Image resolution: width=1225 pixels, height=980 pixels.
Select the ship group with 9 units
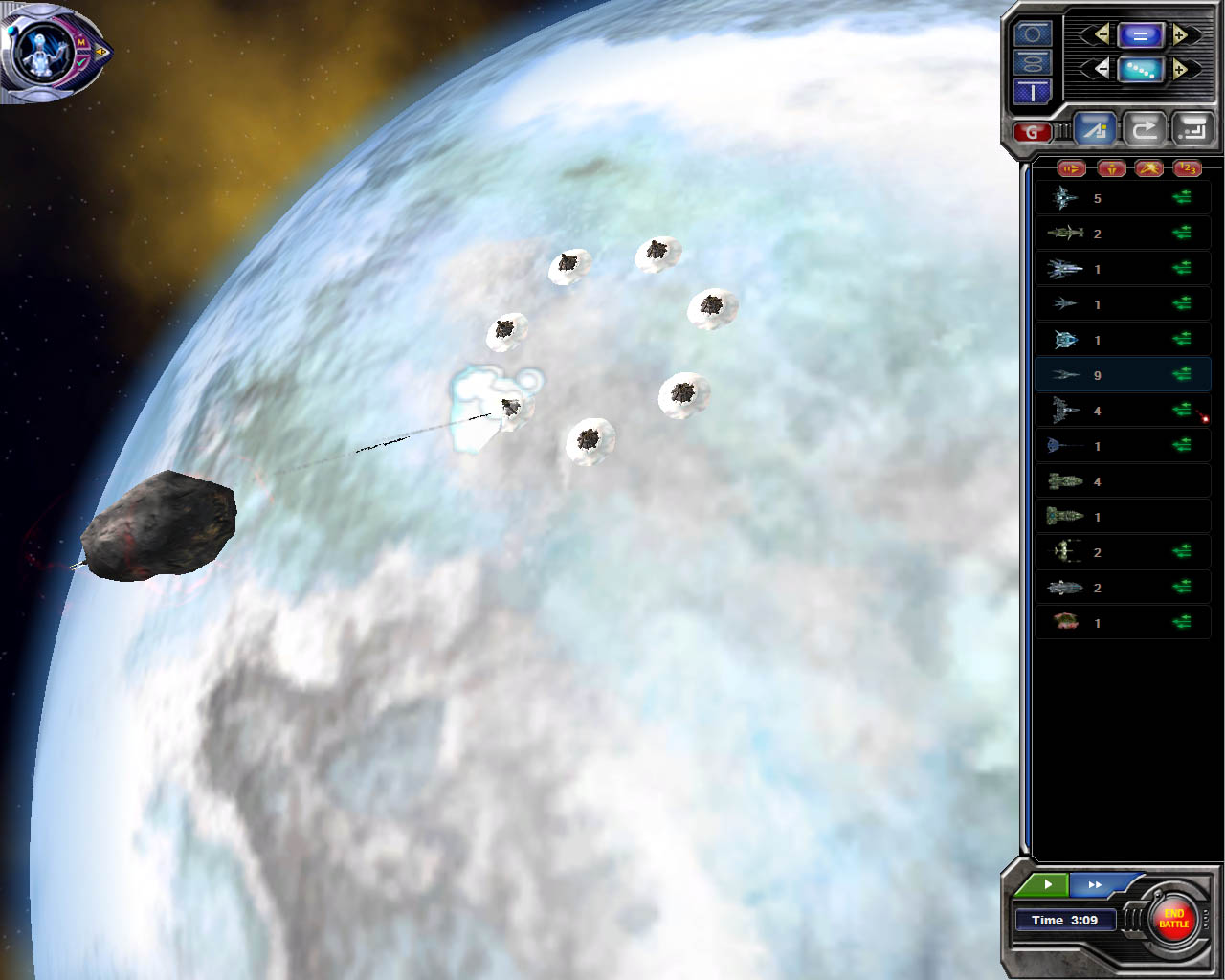(1123, 375)
